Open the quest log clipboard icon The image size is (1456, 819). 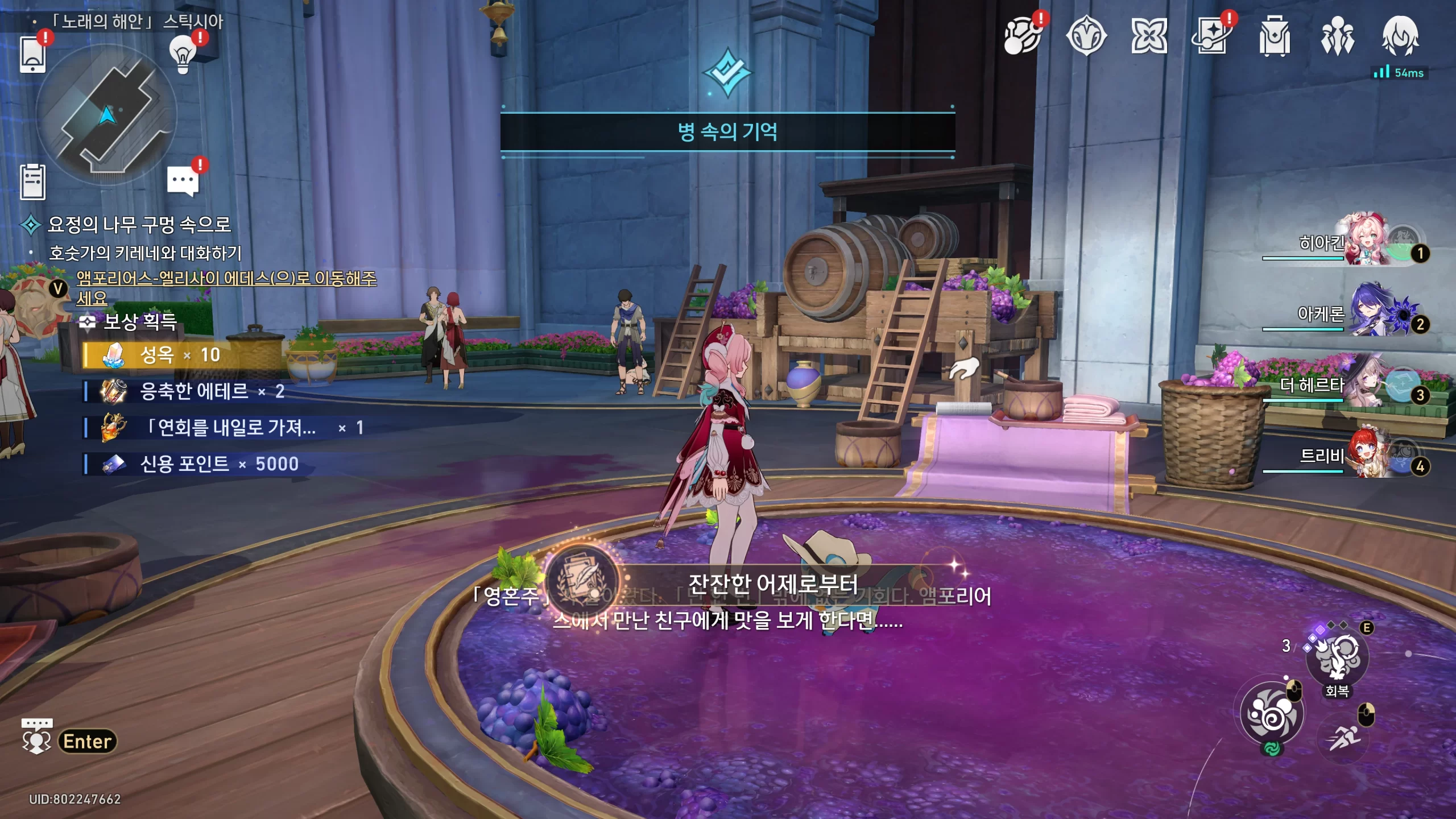point(32,182)
